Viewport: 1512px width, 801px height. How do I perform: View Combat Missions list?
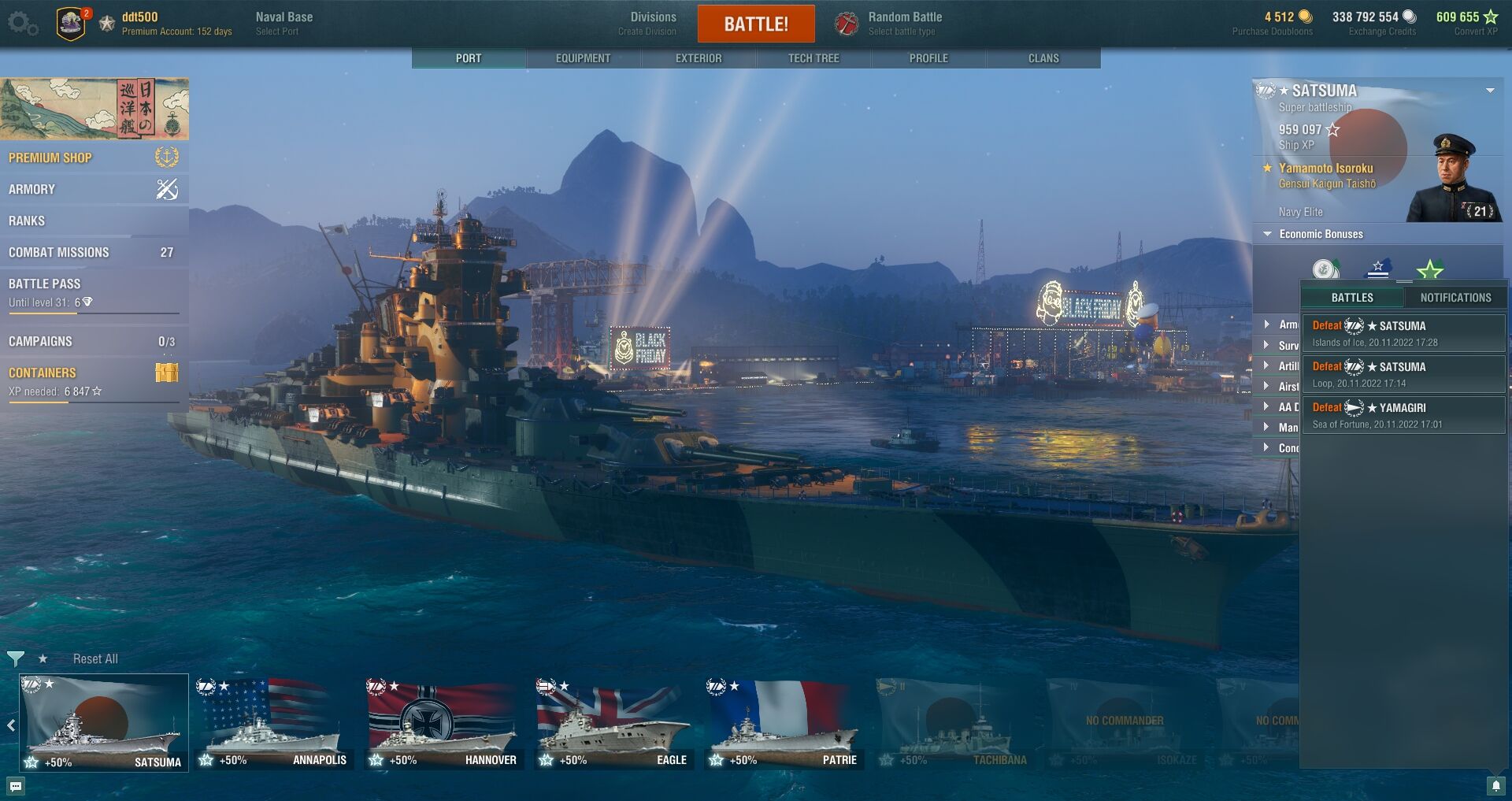[x=59, y=252]
